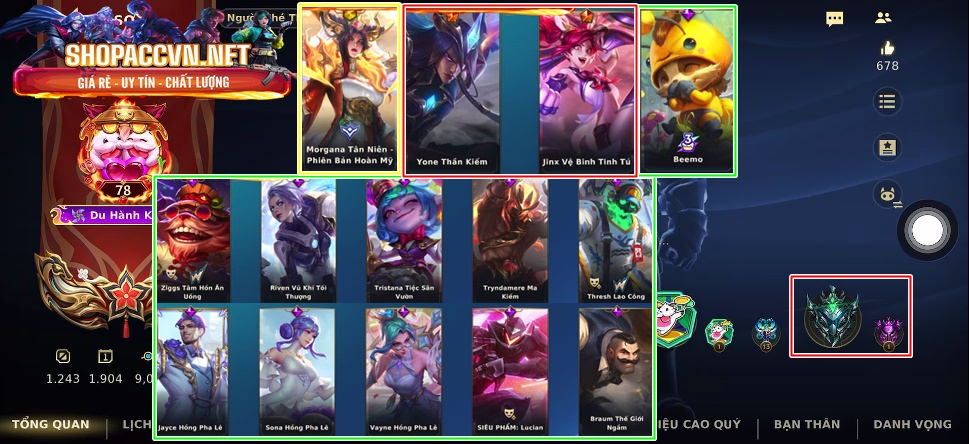Choose the Jinx Vệ Binh Tinh Tú card
This screenshot has width=969, height=444.
pos(587,90)
